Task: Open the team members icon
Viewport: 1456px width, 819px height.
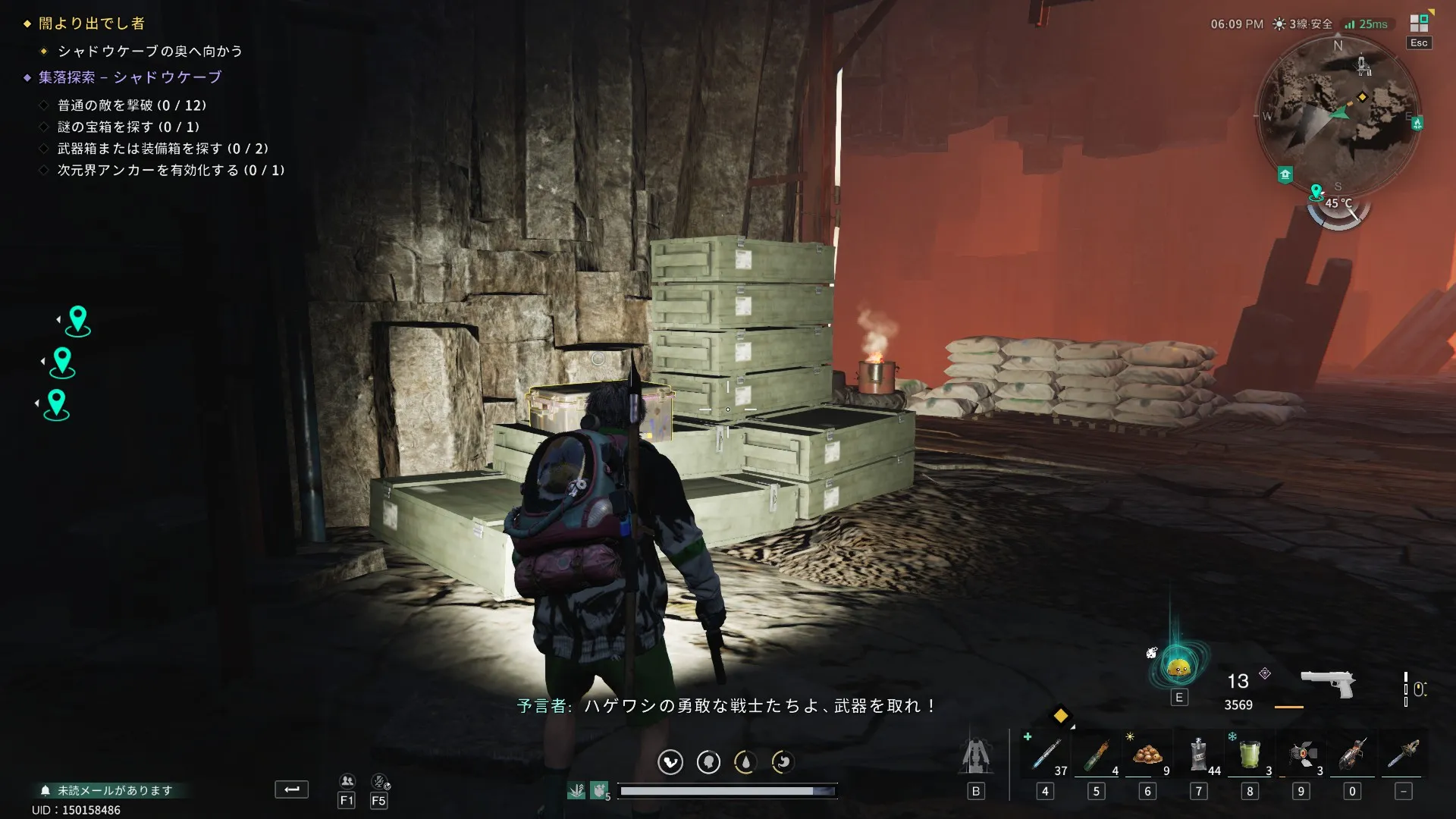Action: pos(347,781)
